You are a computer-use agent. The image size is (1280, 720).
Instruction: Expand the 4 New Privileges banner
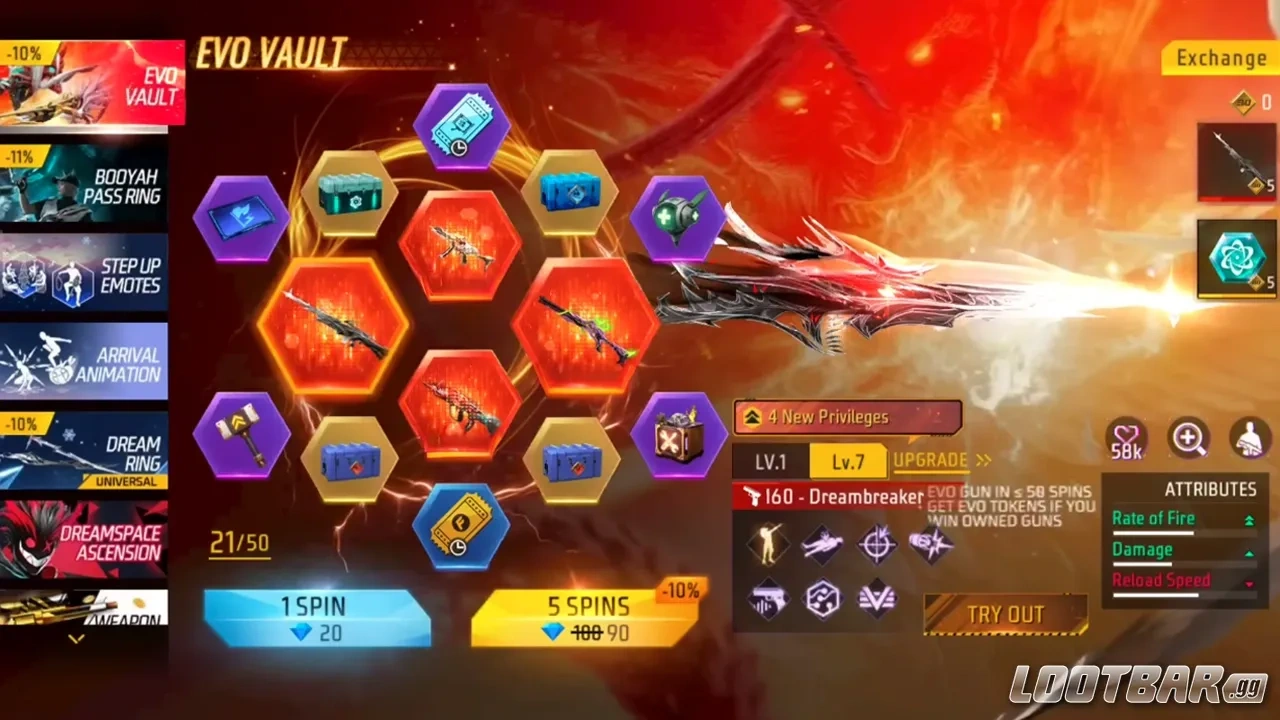[x=846, y=417]
